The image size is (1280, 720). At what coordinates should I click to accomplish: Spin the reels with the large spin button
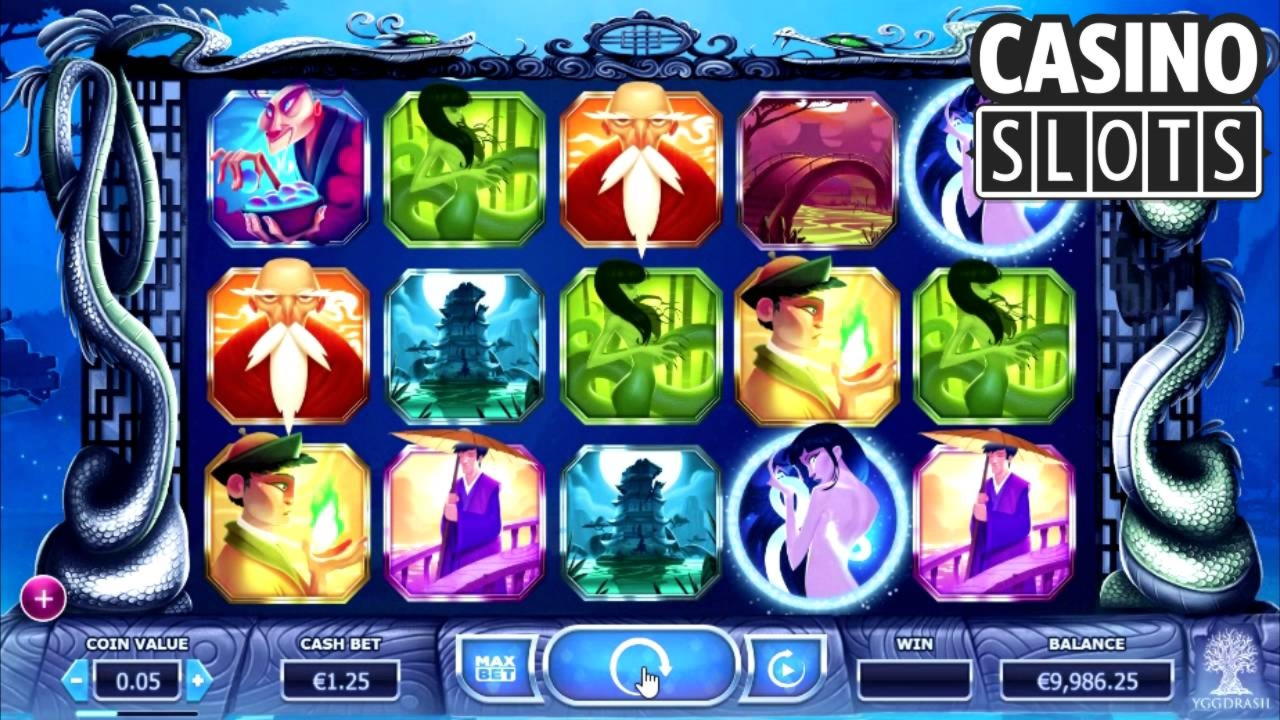click(640, 666)
